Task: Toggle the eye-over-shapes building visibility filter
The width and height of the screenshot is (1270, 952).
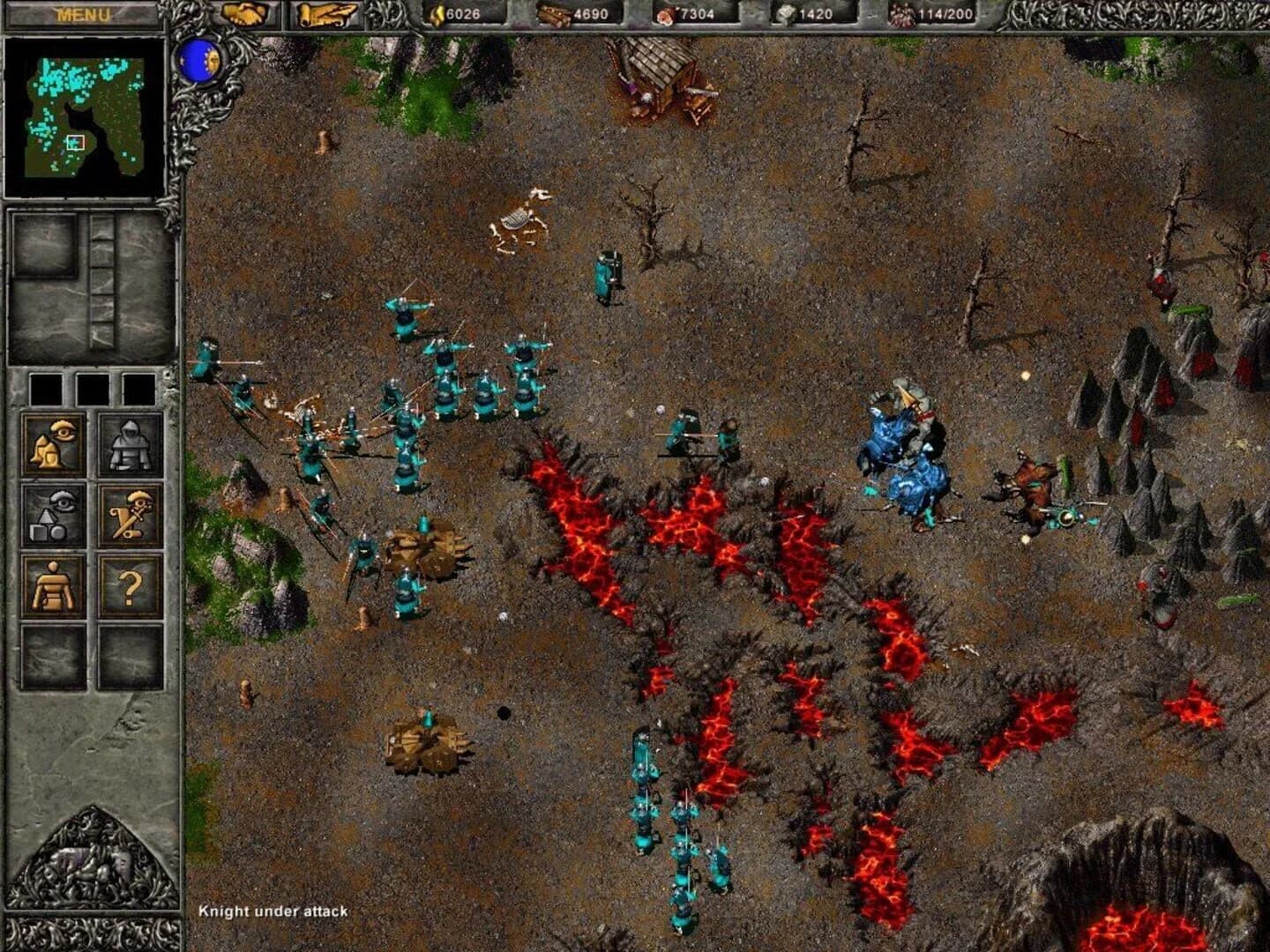Action: point(51,514)
